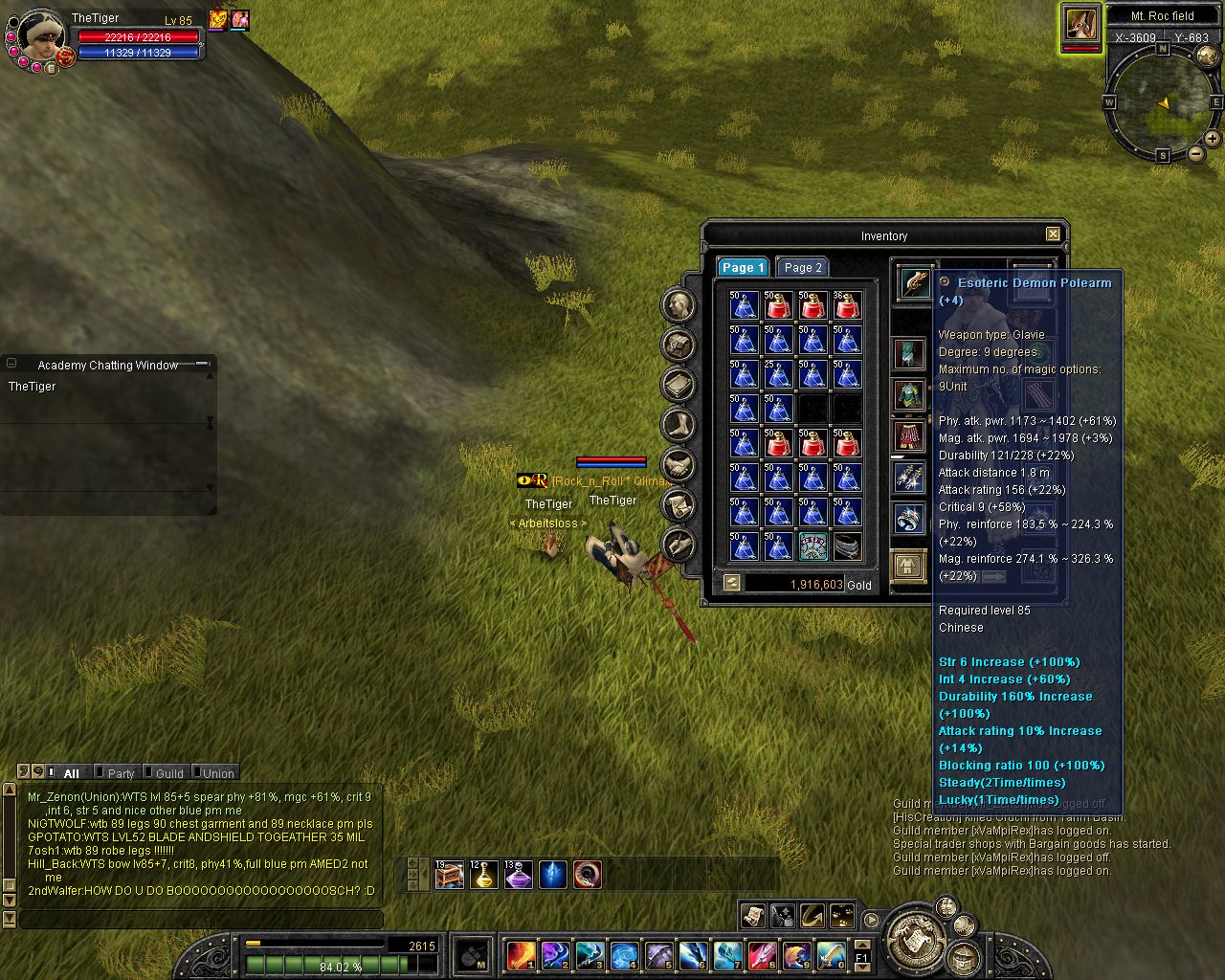Select the blue potion stack of 25

click(777, 374)
